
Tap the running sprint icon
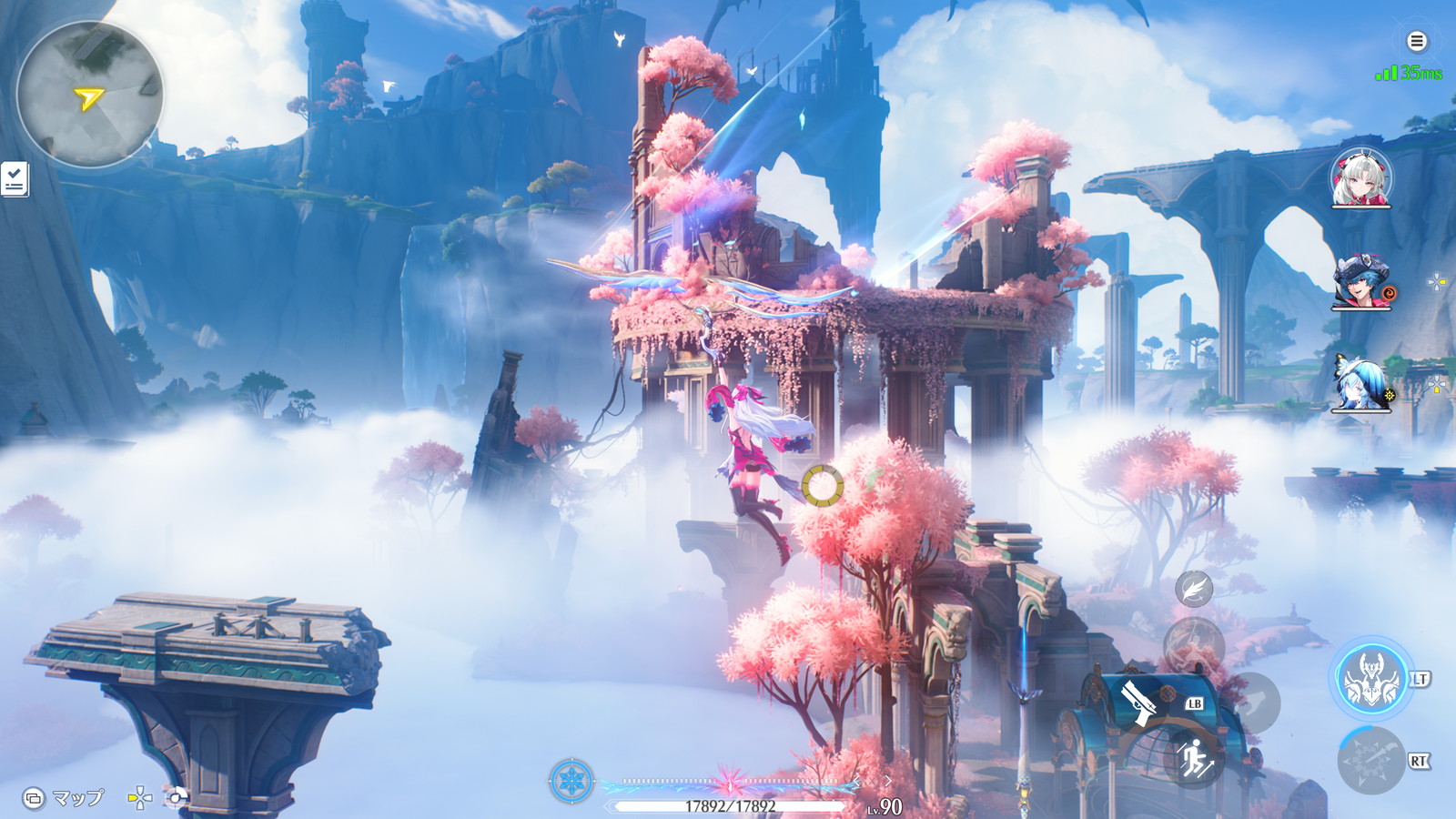[1194, 758]
